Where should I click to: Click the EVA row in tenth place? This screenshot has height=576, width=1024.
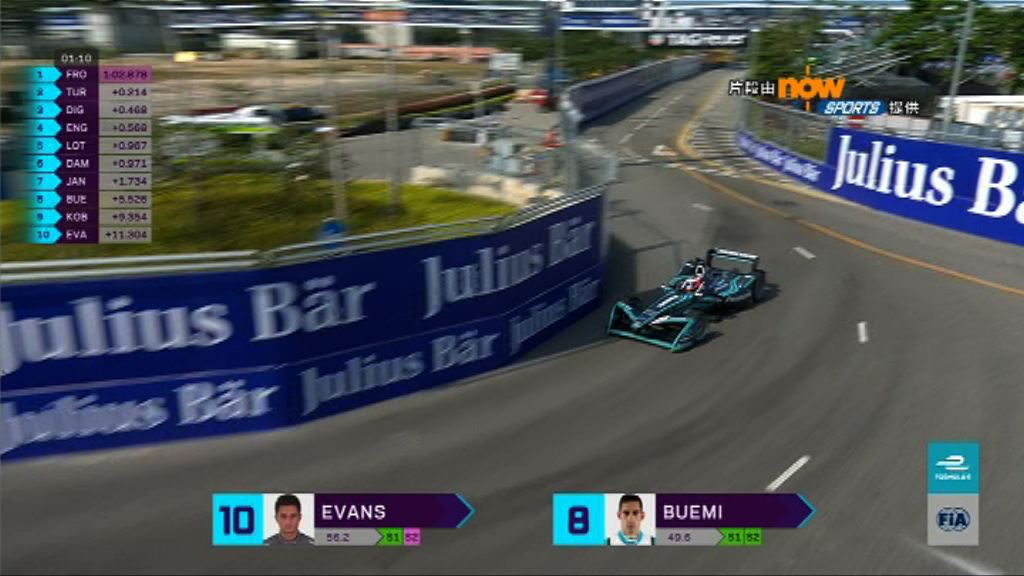(90, 234)
